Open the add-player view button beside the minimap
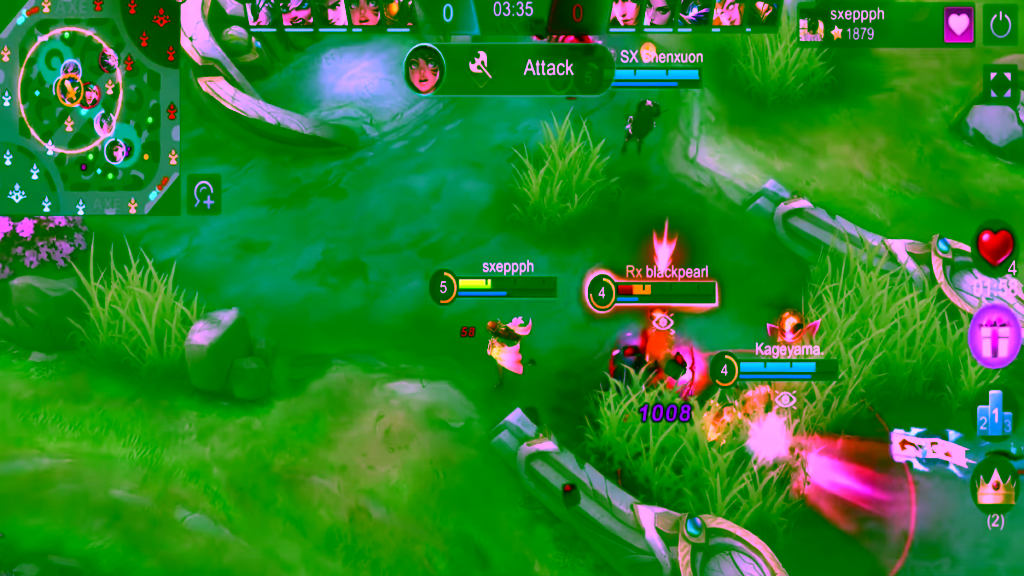The height and width of the screenshot is (576, 1024). pos(204,194)
